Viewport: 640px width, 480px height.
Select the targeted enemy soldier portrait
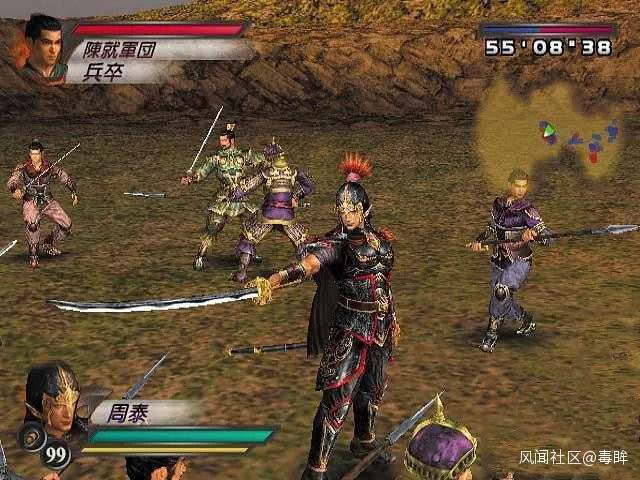point(41,47)
